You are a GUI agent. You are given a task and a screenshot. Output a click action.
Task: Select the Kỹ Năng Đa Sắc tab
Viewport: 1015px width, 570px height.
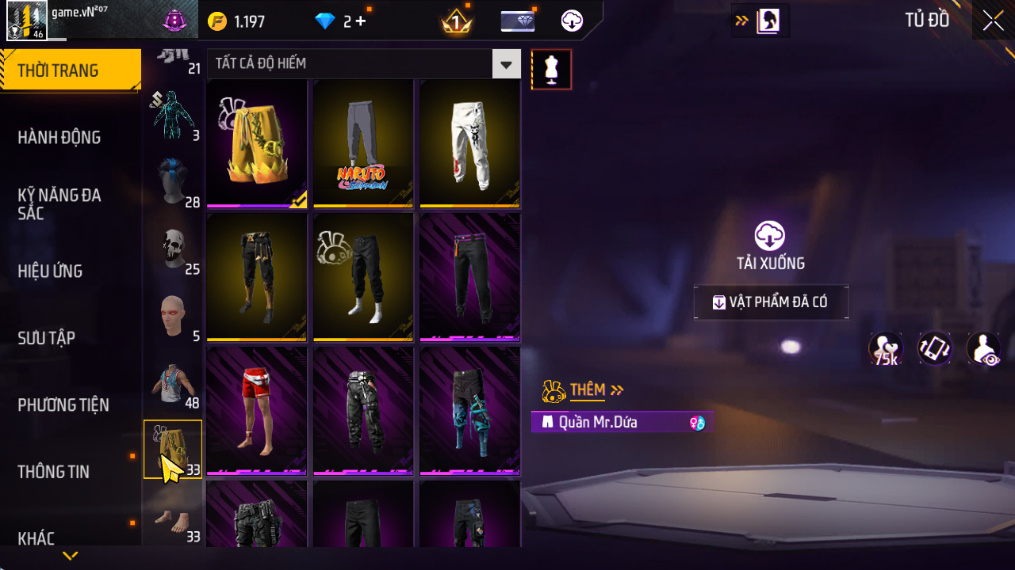60,204
